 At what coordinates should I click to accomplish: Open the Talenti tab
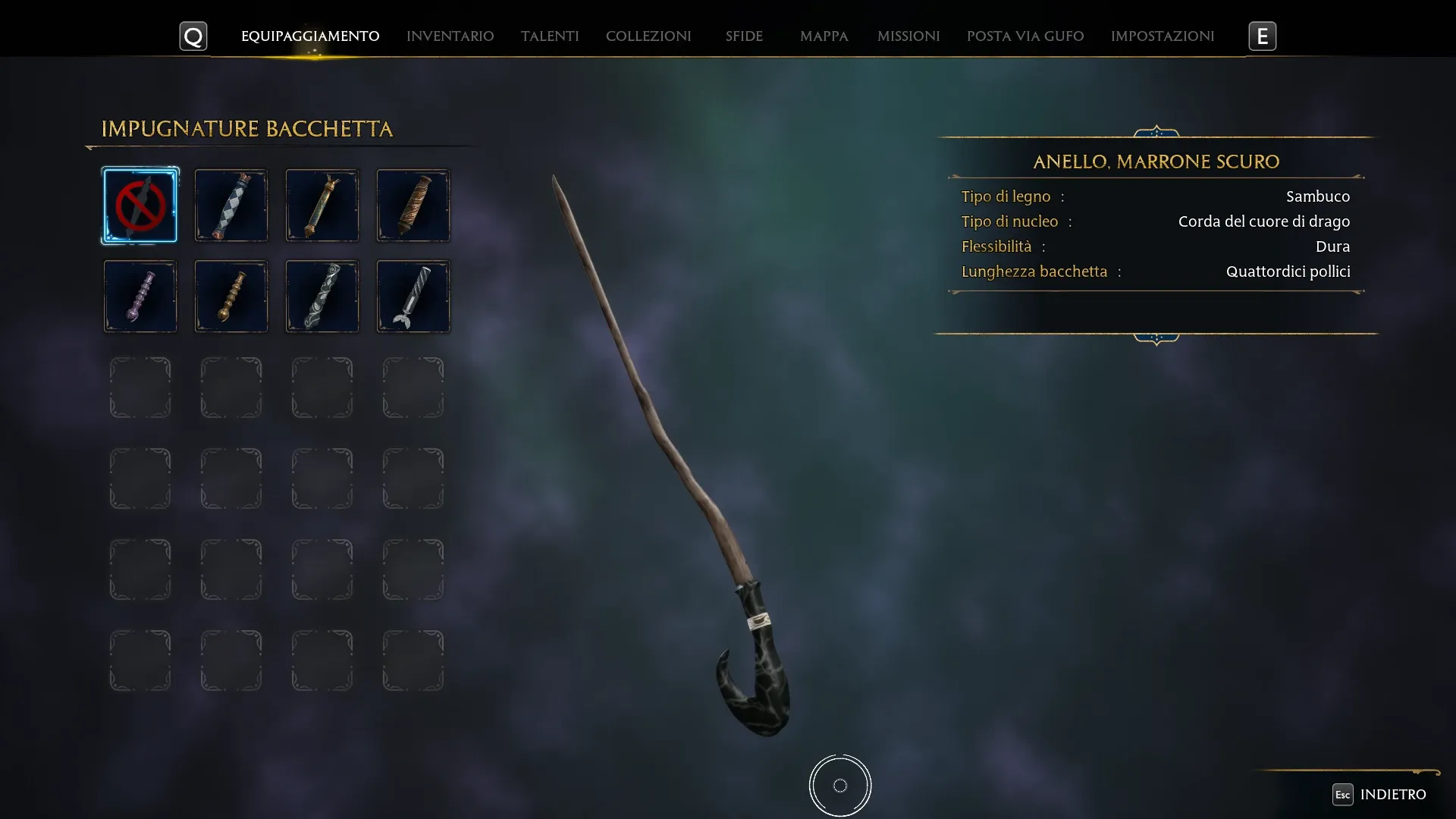(550, 36)
